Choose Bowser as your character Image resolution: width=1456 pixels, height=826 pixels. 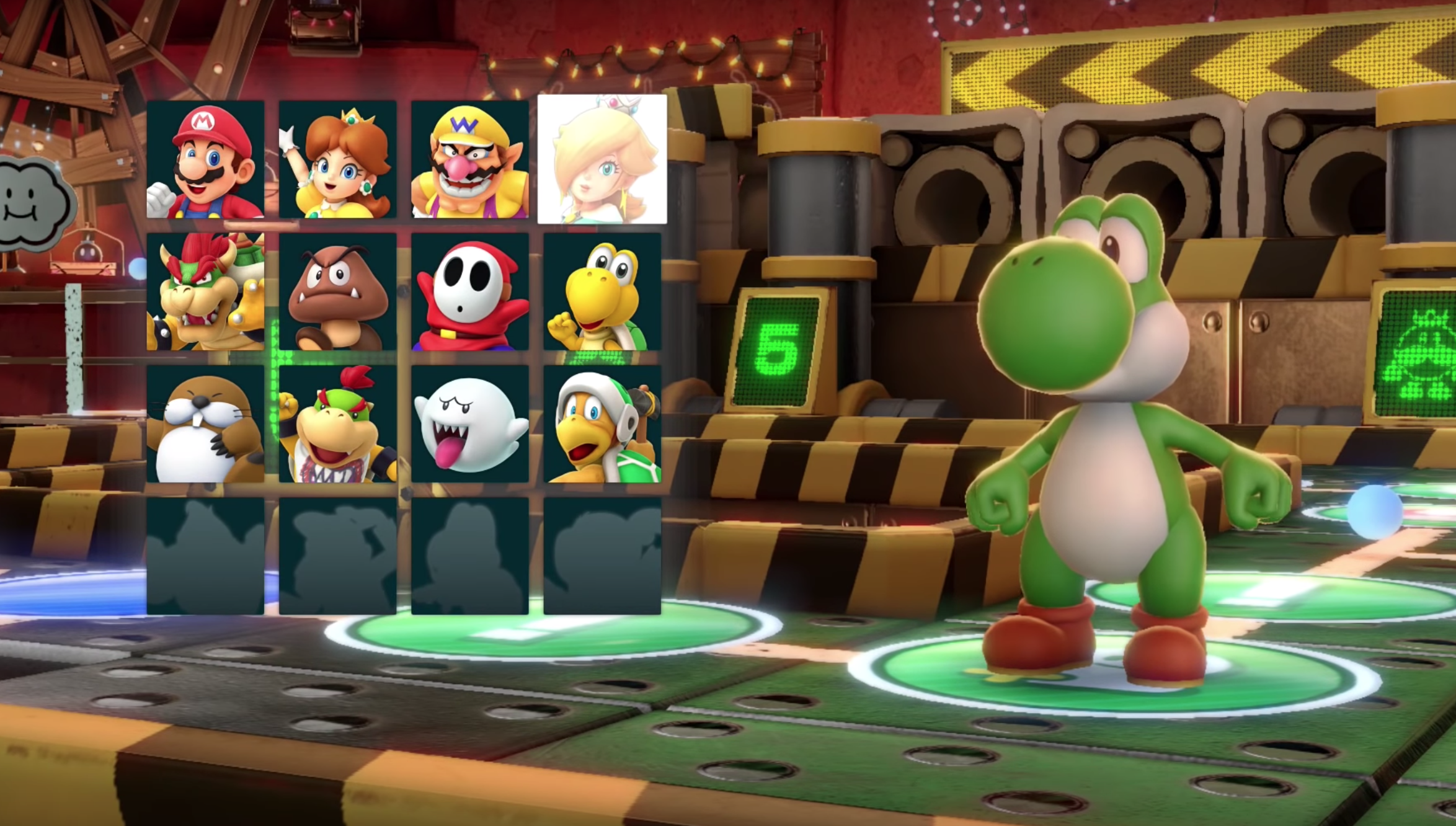tap(205, 291)
